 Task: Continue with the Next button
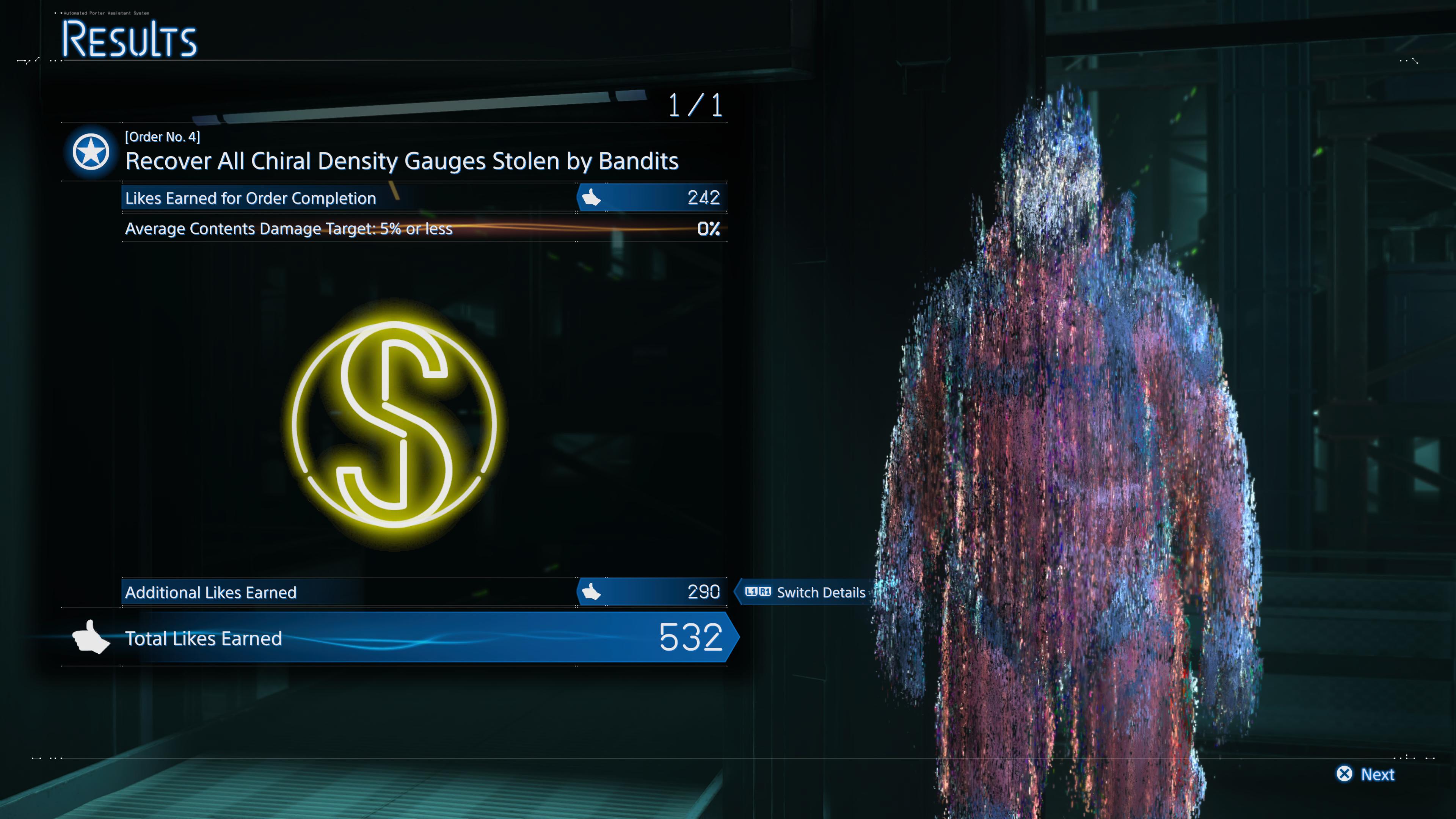point(1365,774)
